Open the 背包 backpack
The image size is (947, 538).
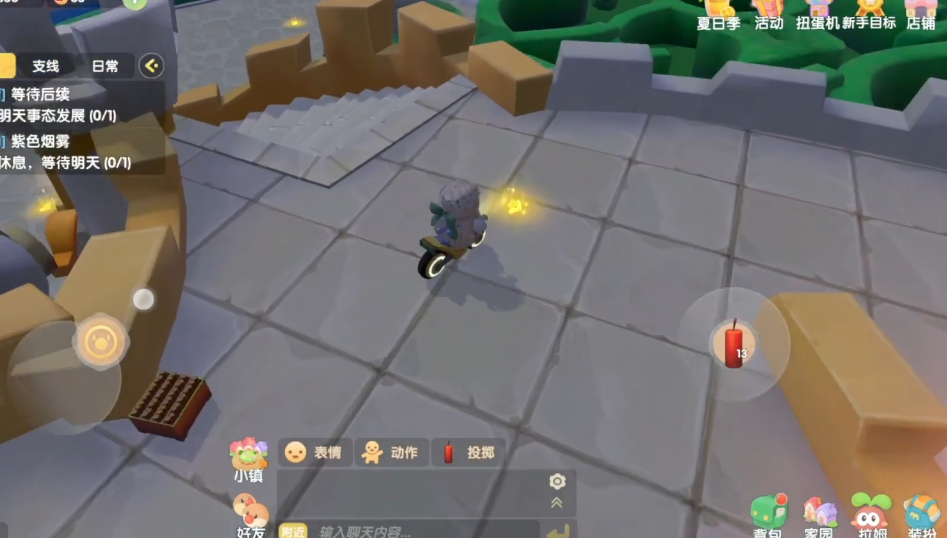(x=768, y=516)
